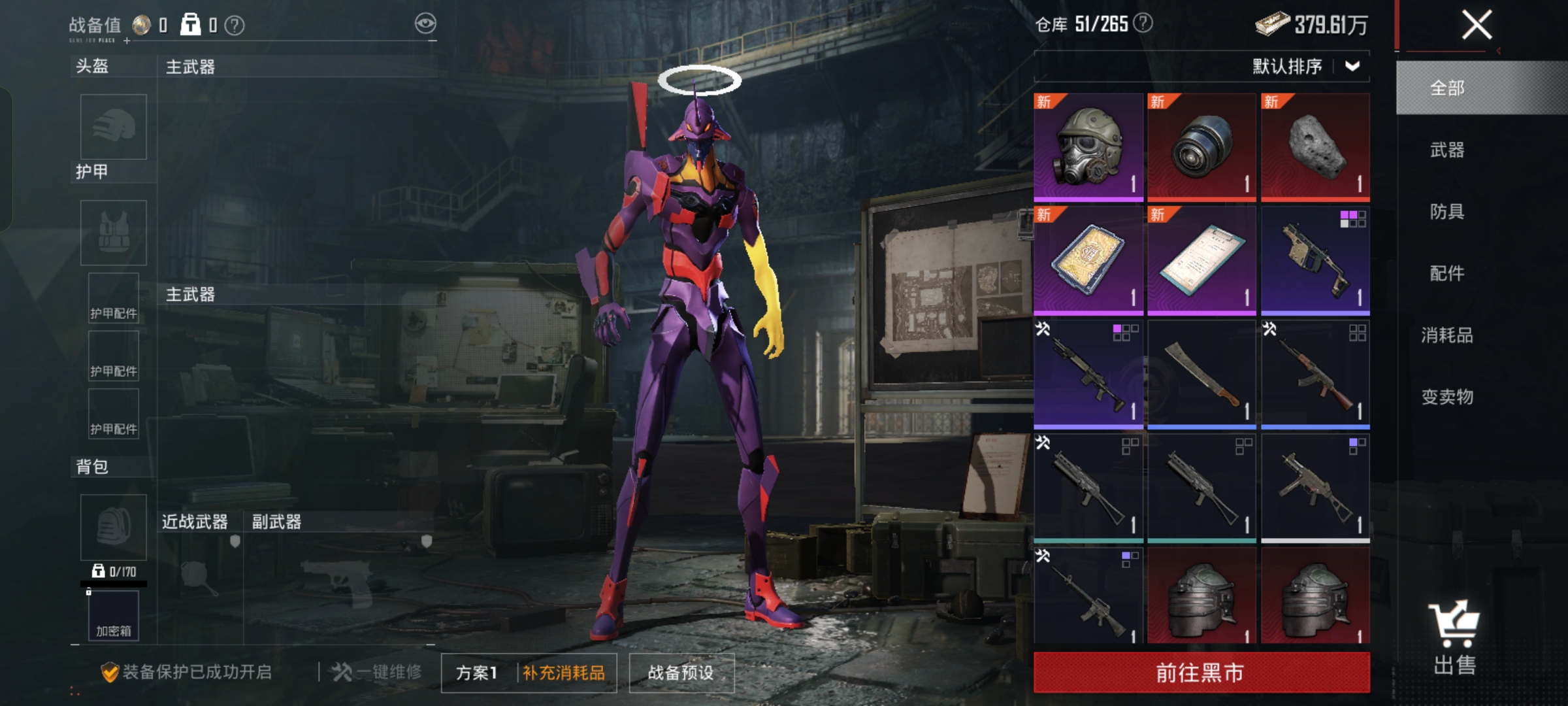1568x706 pixels.
Task: Go to the black market via 前往黑市
Action: click(1201, 673)
